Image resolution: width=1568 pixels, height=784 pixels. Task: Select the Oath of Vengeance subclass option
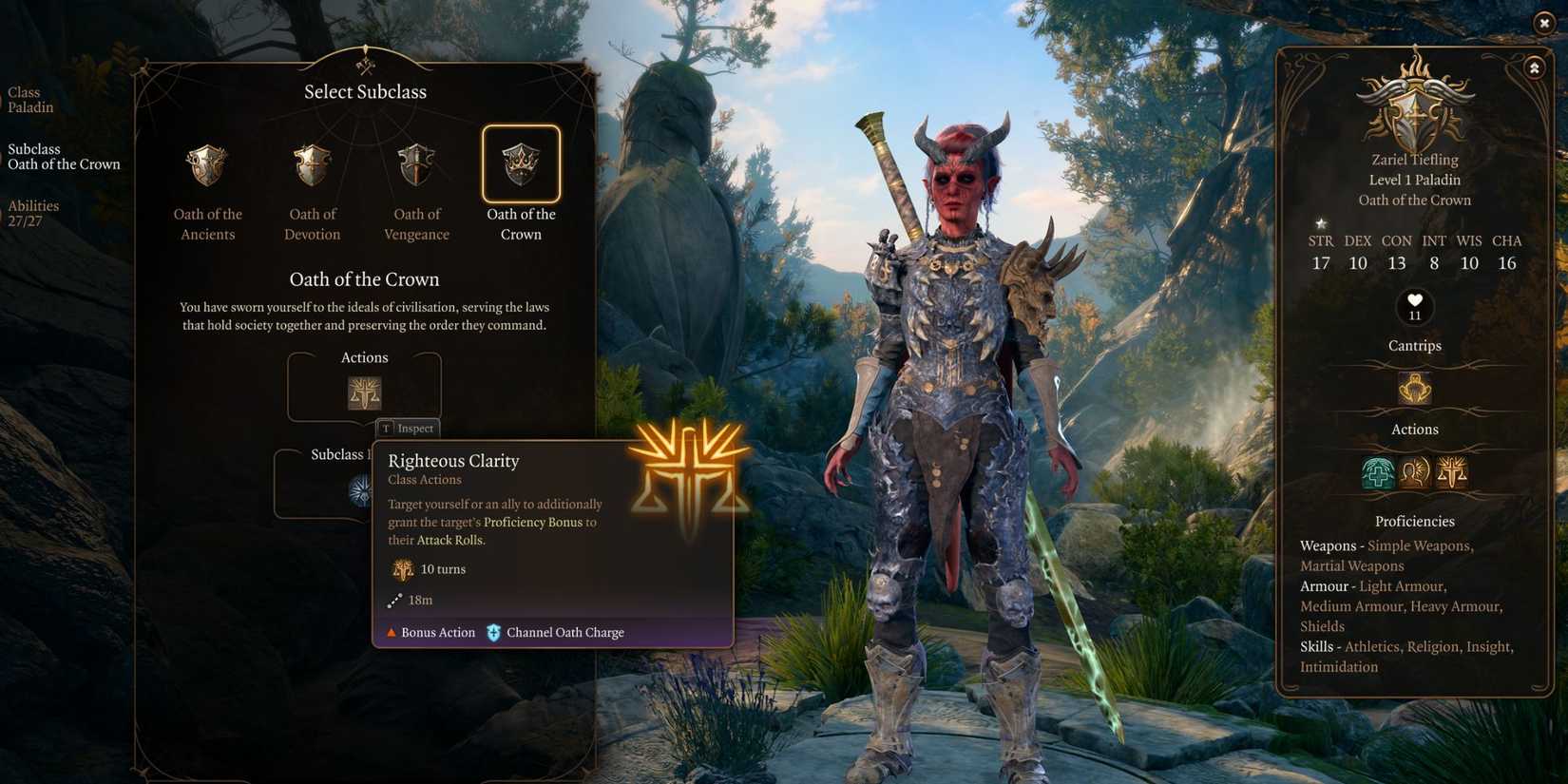coord(416,163)
